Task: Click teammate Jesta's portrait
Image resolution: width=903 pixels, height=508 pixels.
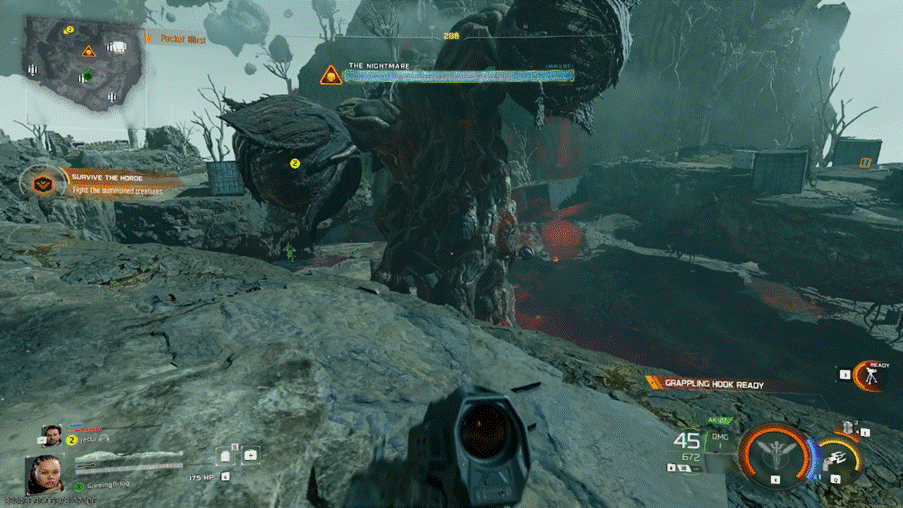Action: pos(51,435)
